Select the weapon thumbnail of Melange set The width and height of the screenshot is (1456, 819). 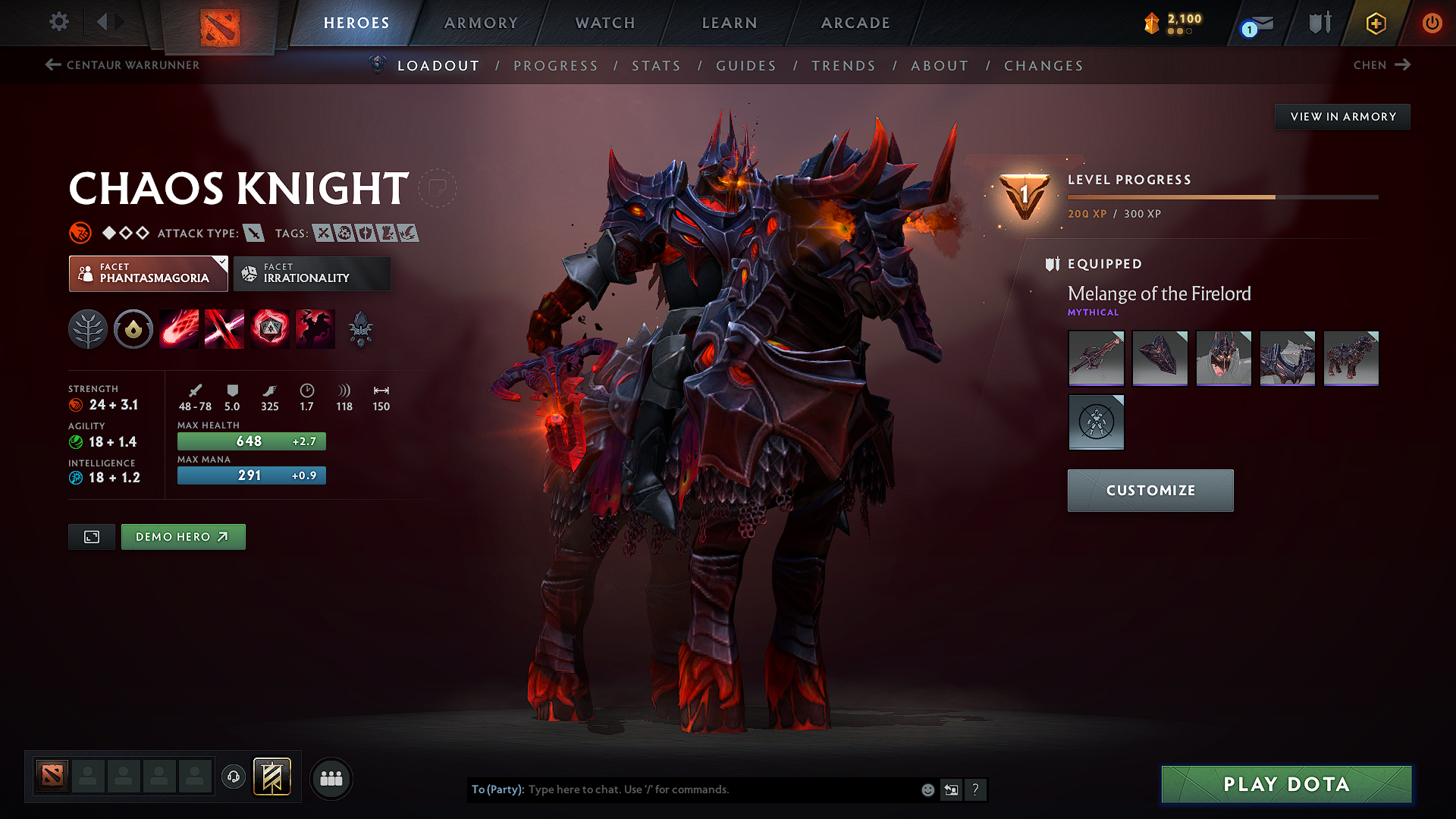[x=1096, y=358]
